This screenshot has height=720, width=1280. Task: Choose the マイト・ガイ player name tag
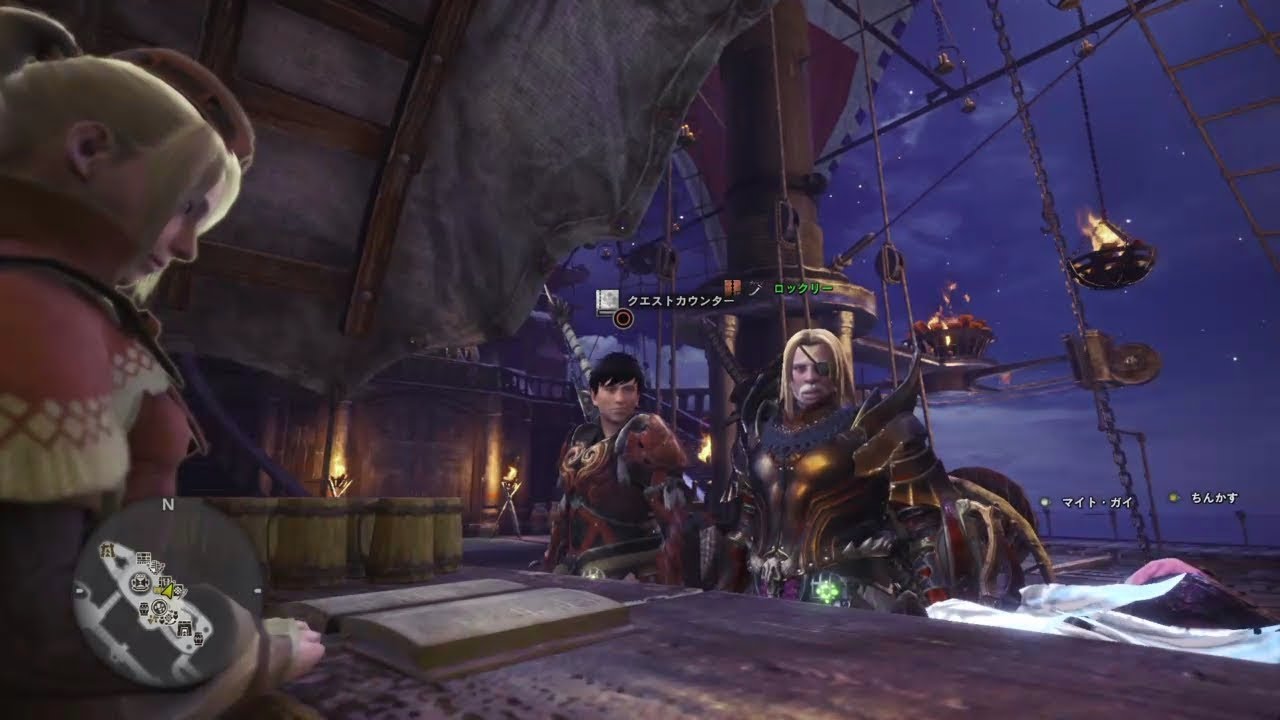point(1097,502)
